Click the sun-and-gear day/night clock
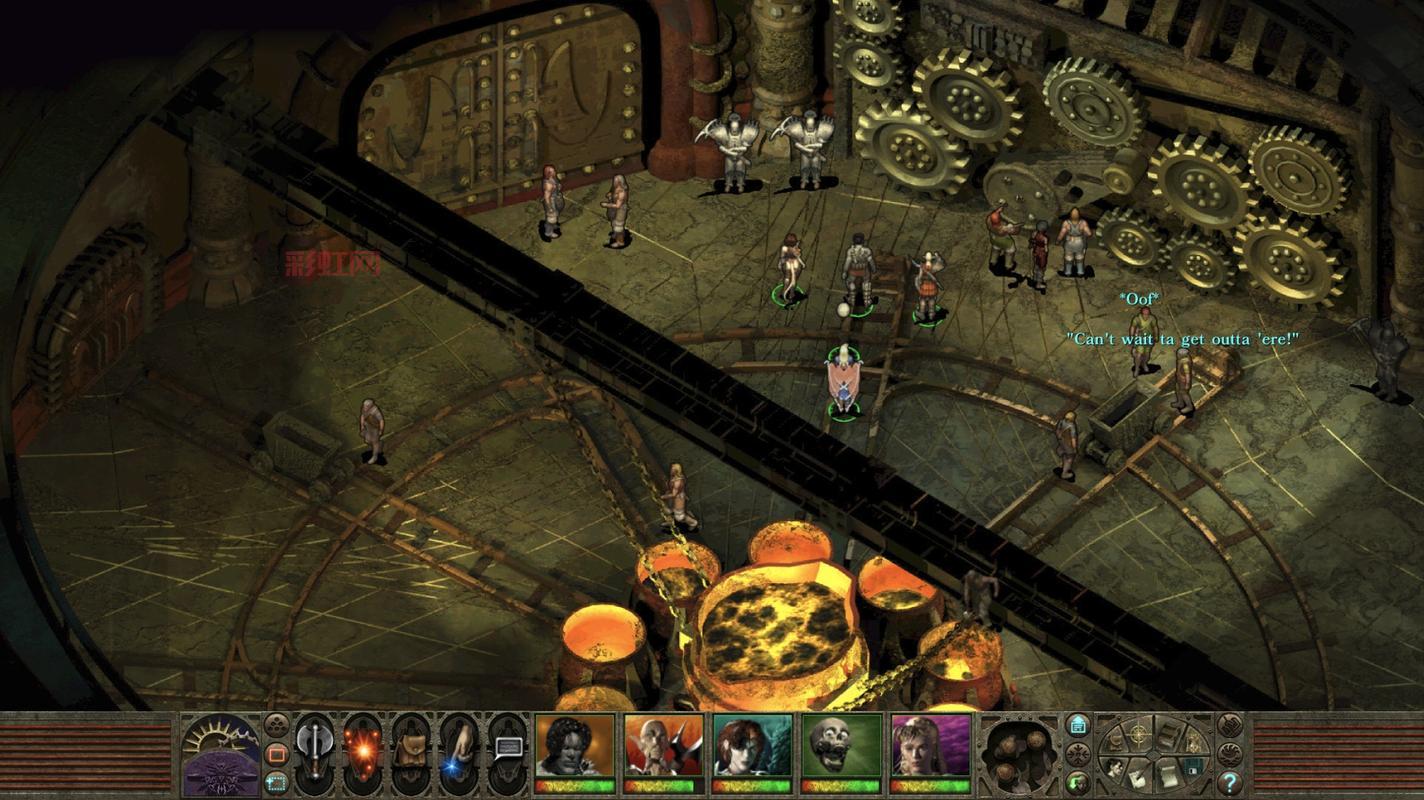The height and width of the screenshot is (800, 1424). (x=221, y=754)
